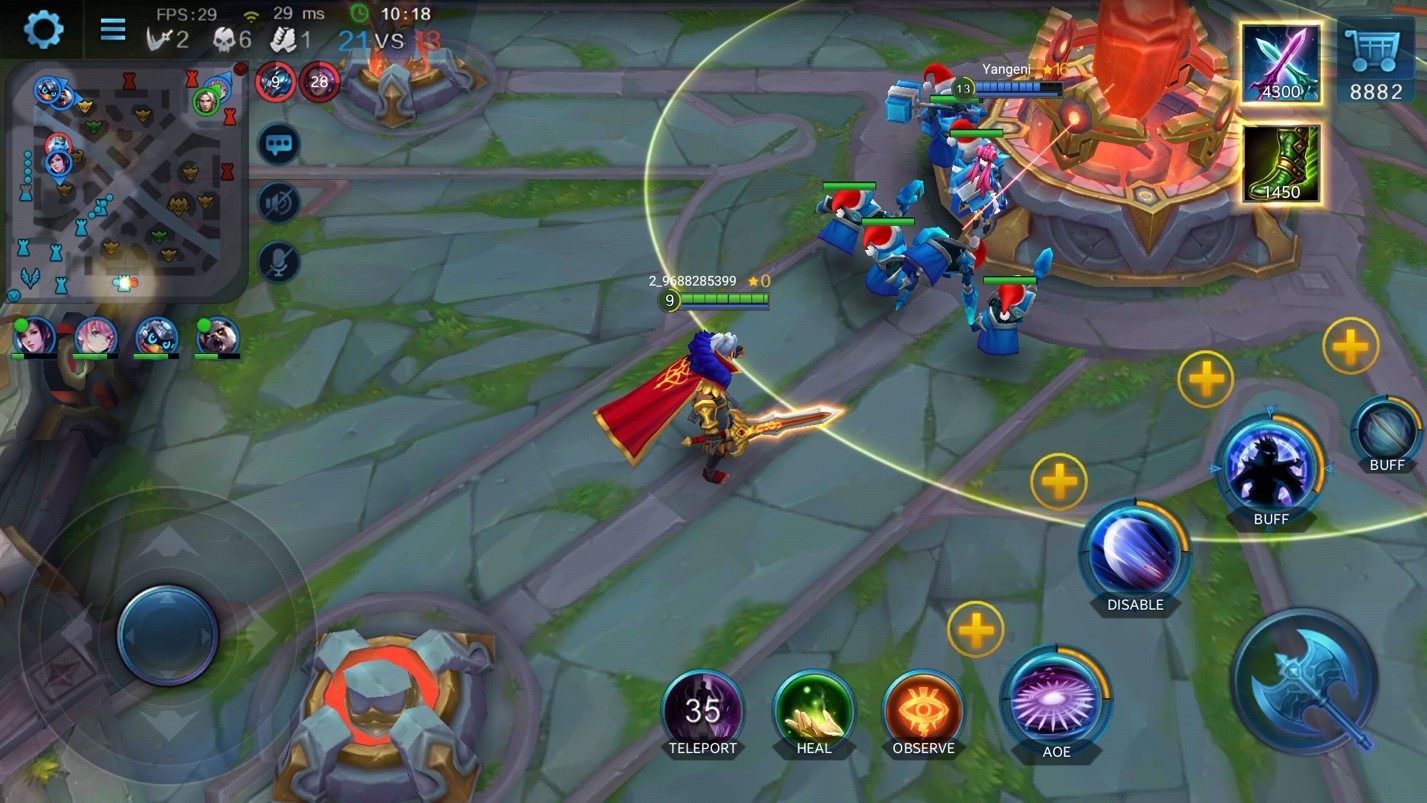
Task: Activate the large Buff skill
Action: pos(1270,468)
